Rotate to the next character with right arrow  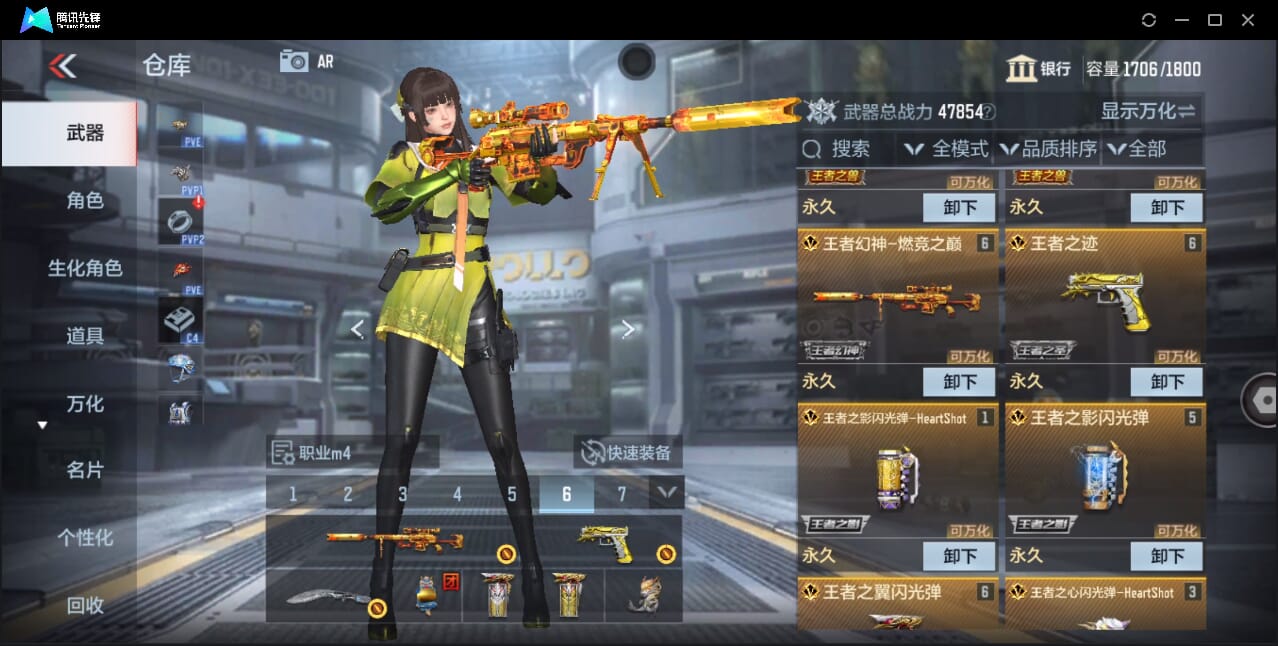click(x=627, y=329)
